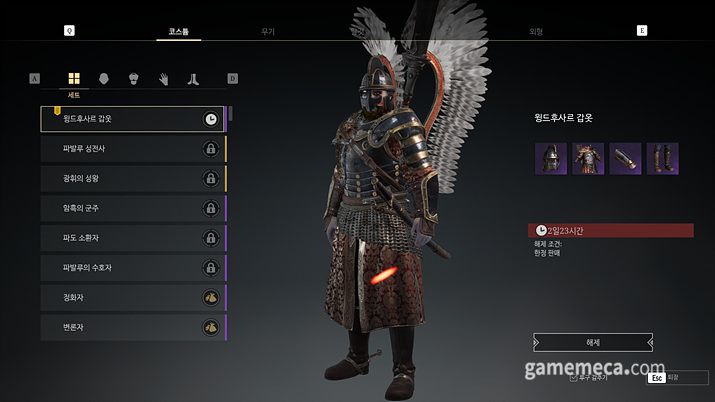Image resolution: width=715 pixels, height=402 pixels.
Task: Inspect the boots piece thumbnail
Action: click(x=662, y=159)
